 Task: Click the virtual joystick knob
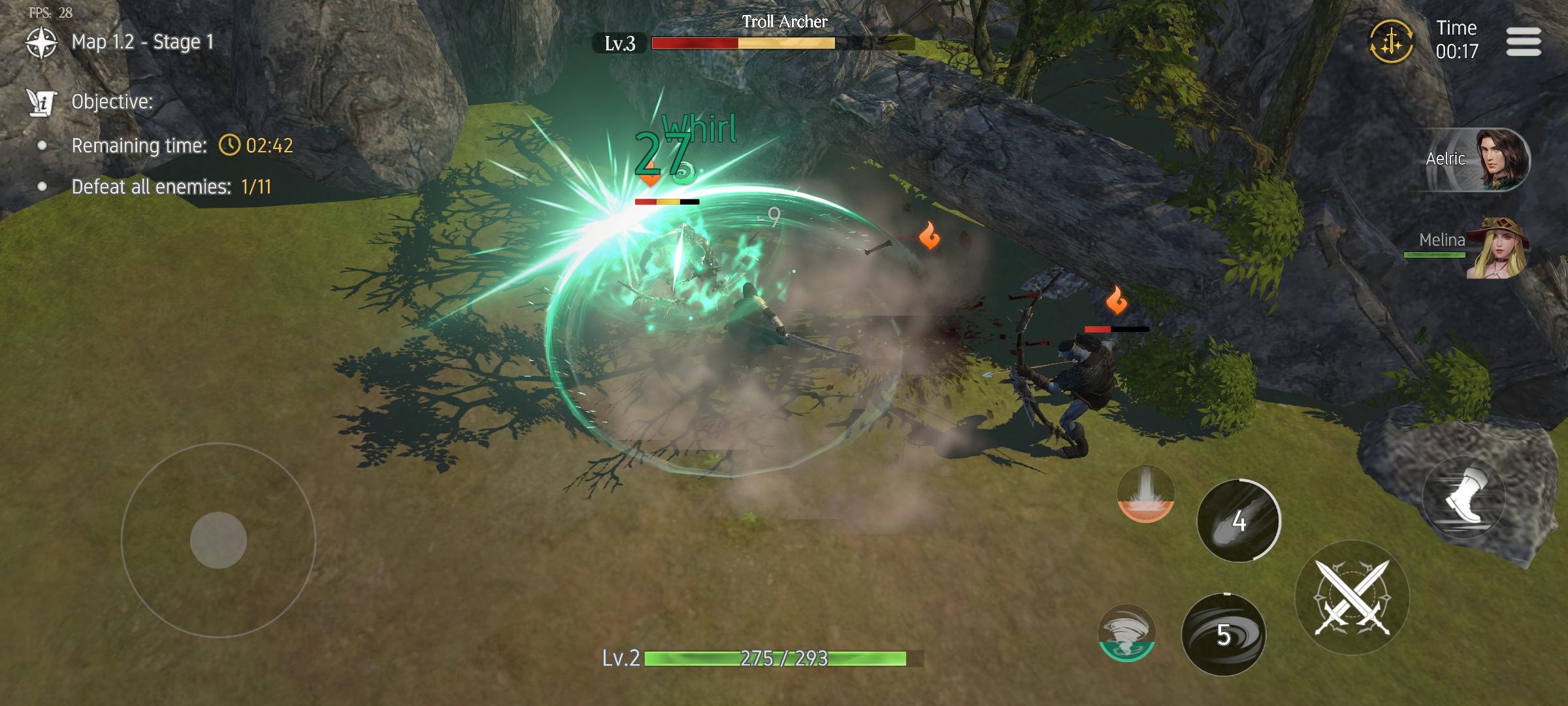(x=218, y=540)
